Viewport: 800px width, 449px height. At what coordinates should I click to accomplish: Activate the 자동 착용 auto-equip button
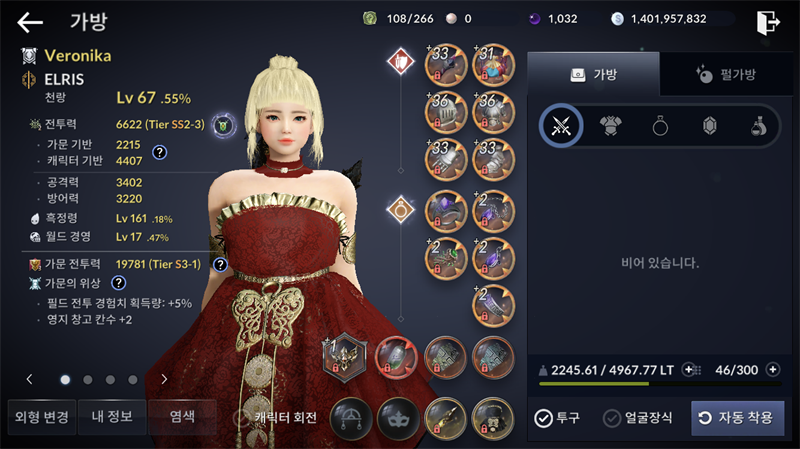(737, 418)
